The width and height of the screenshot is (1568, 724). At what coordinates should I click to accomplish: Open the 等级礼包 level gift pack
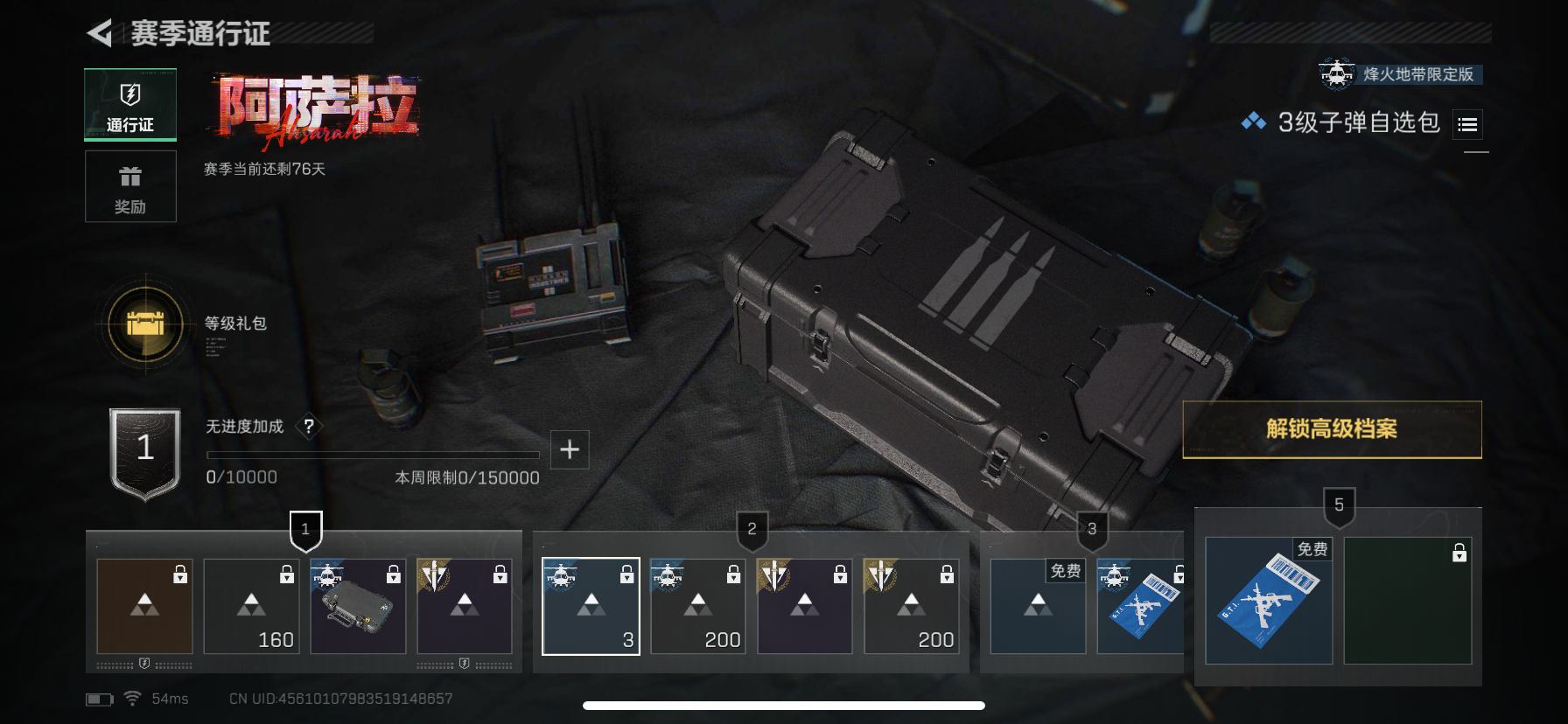[145, 324]
